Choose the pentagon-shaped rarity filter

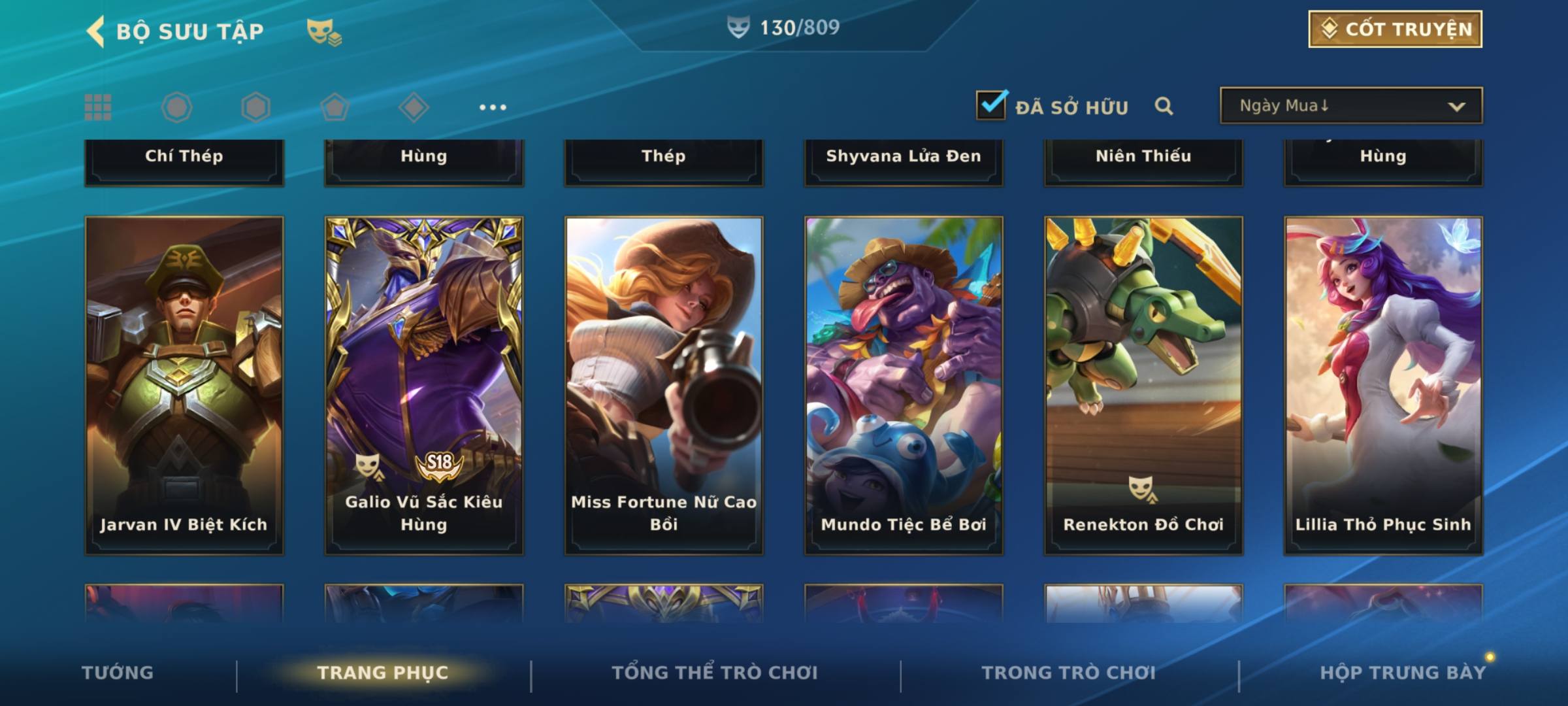click(x=335, y=107)
